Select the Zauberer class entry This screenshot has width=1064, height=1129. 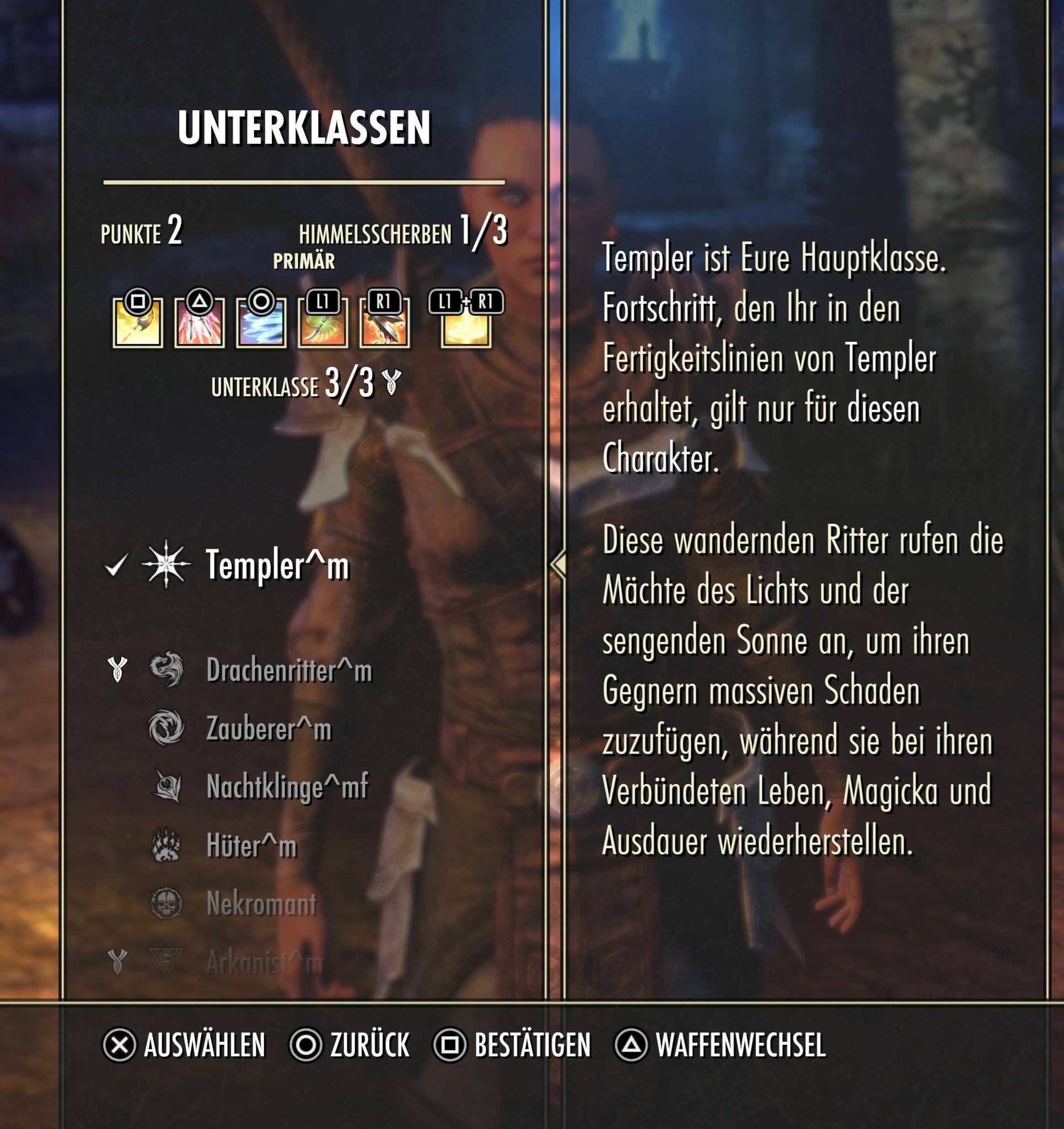268,729
